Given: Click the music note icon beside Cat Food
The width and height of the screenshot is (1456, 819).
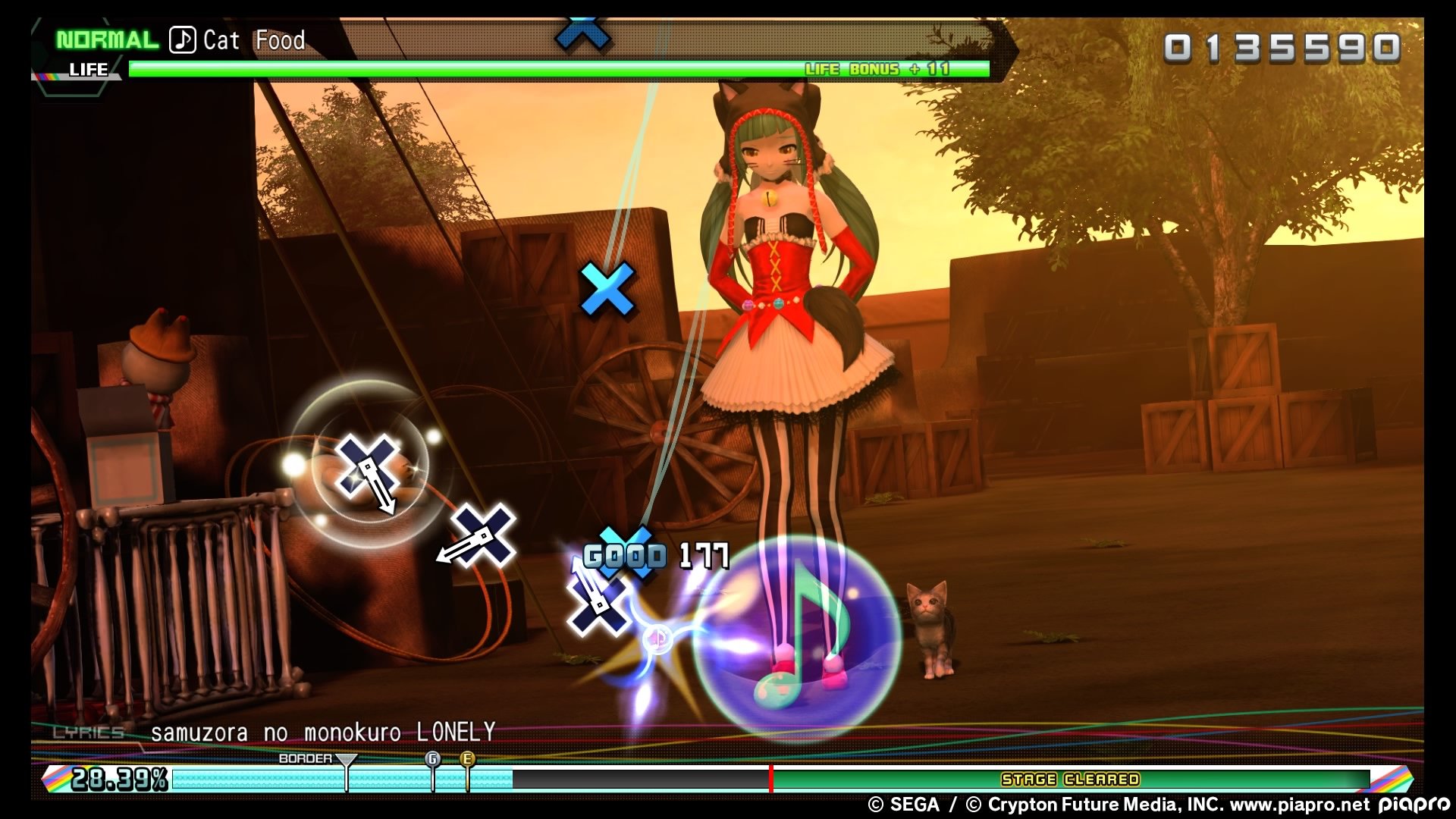Looking at the screenshot, I should 182,39.
